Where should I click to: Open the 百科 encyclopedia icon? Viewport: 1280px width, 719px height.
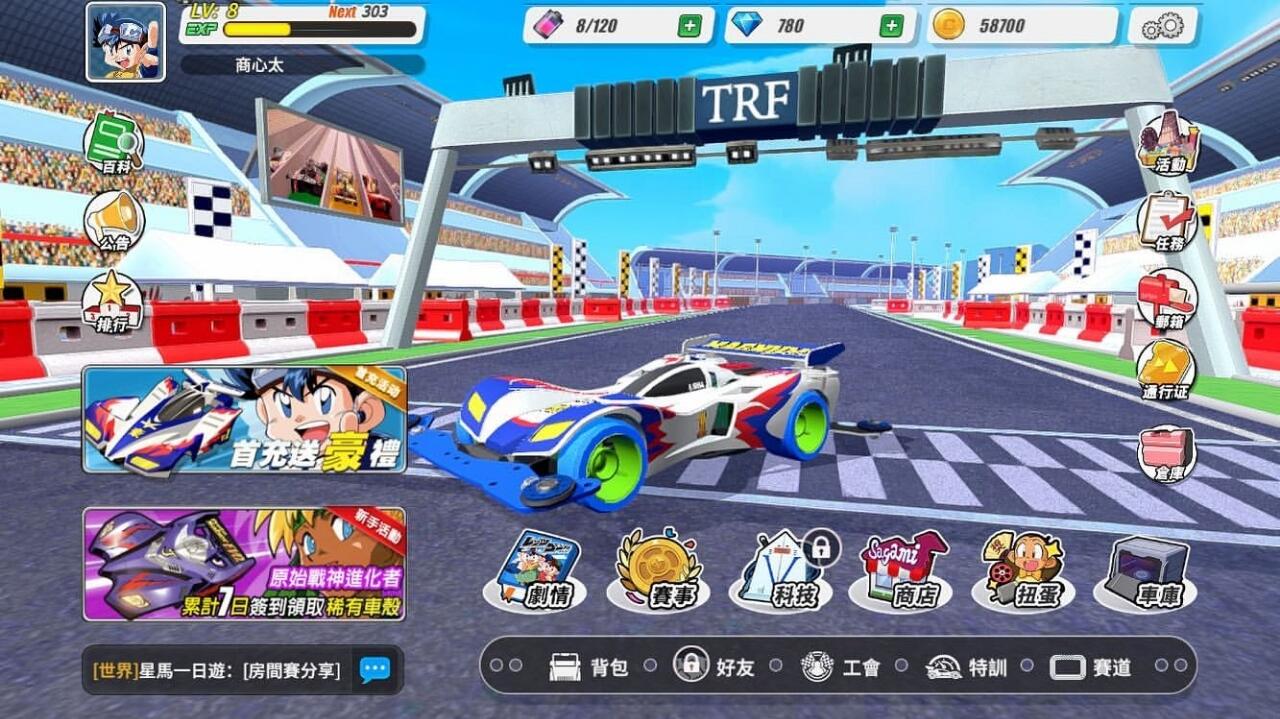click(x=113, y=144)
